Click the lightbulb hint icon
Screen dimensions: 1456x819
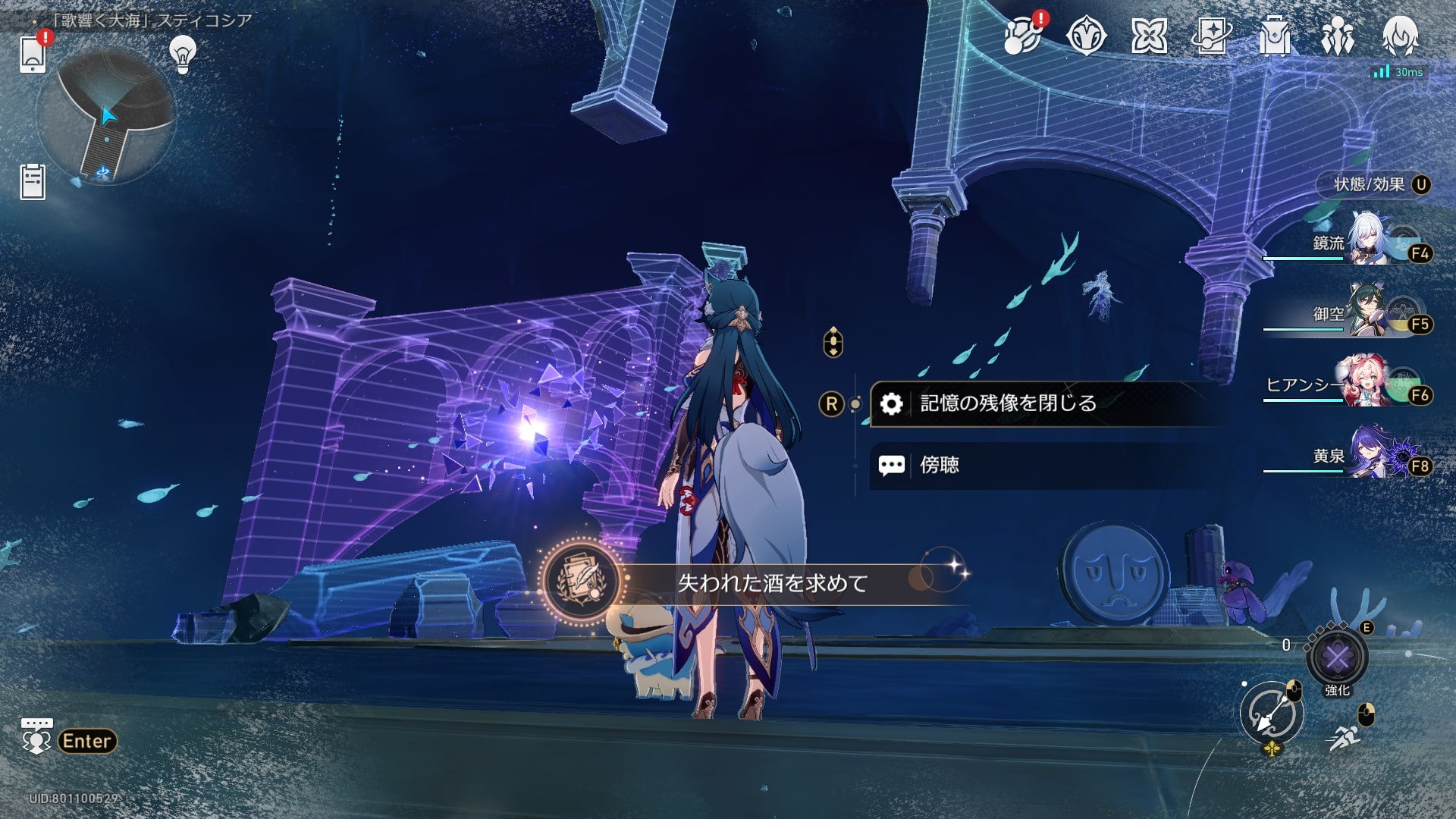(183, 53)
